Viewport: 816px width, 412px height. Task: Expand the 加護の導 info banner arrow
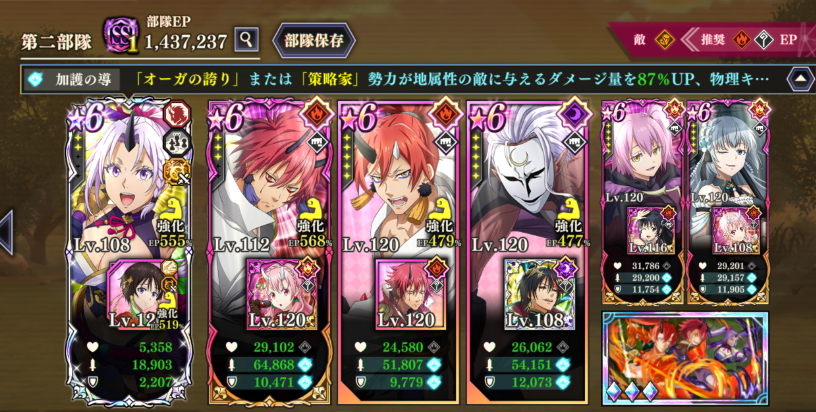[800, 78]
